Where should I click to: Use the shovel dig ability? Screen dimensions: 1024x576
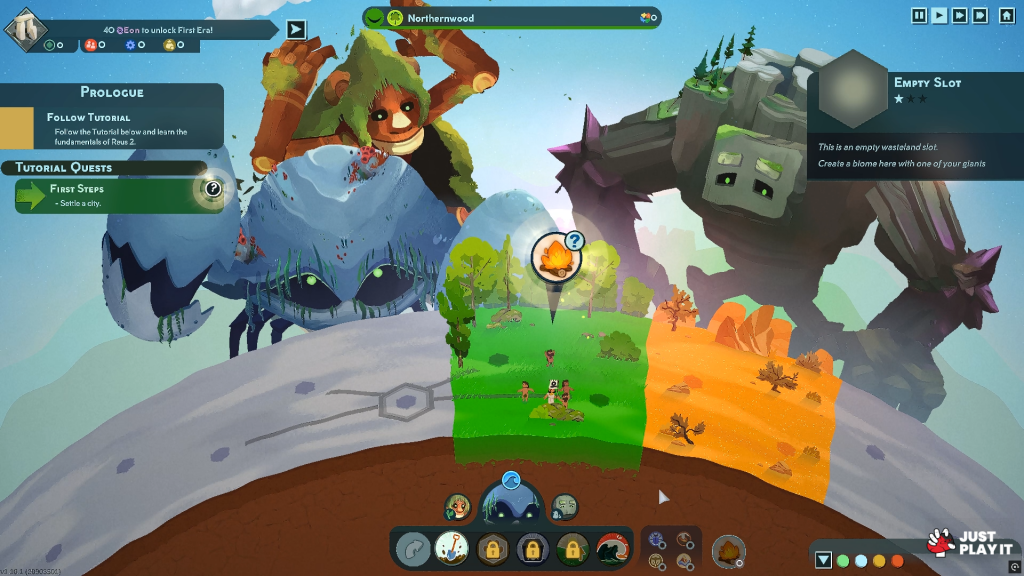click(452, 549)
